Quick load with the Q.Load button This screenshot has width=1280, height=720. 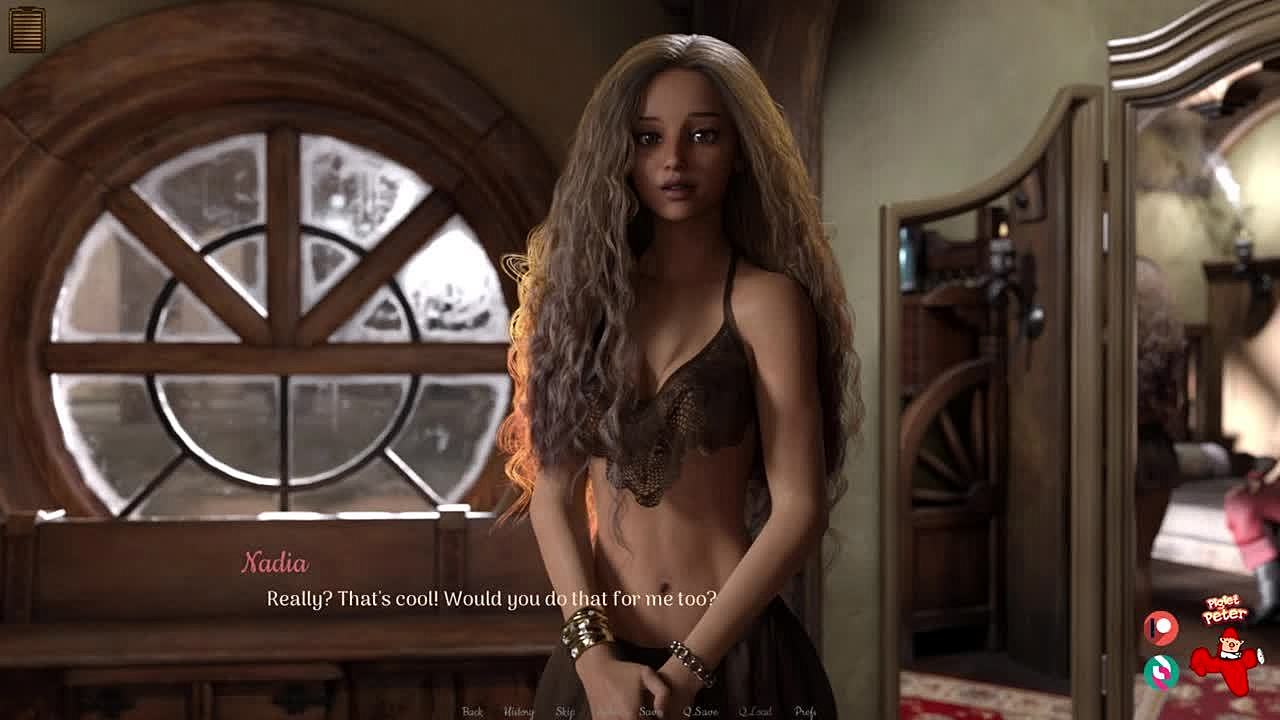[x=755, y=711]
